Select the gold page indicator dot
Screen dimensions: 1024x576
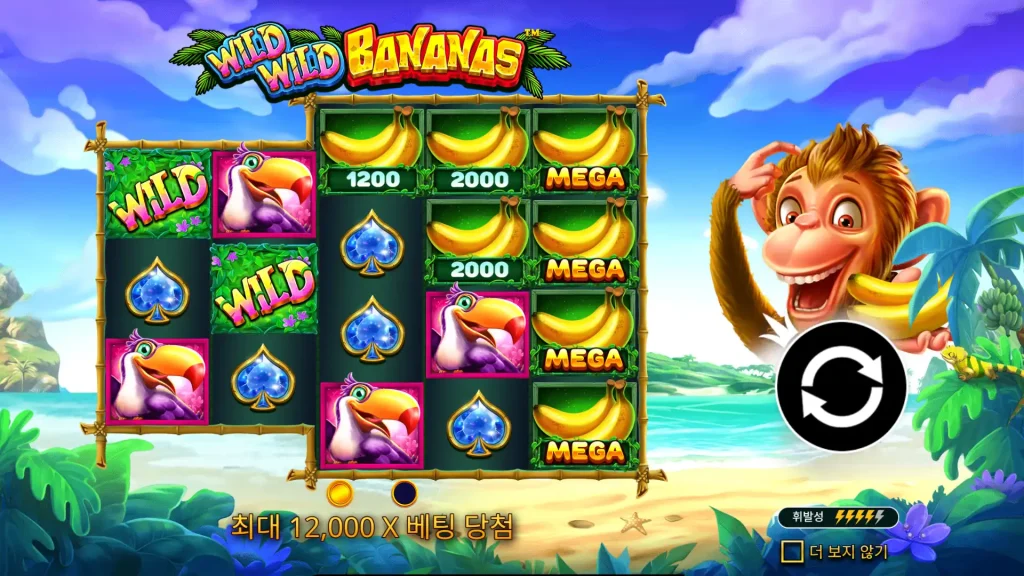point(340,493)
